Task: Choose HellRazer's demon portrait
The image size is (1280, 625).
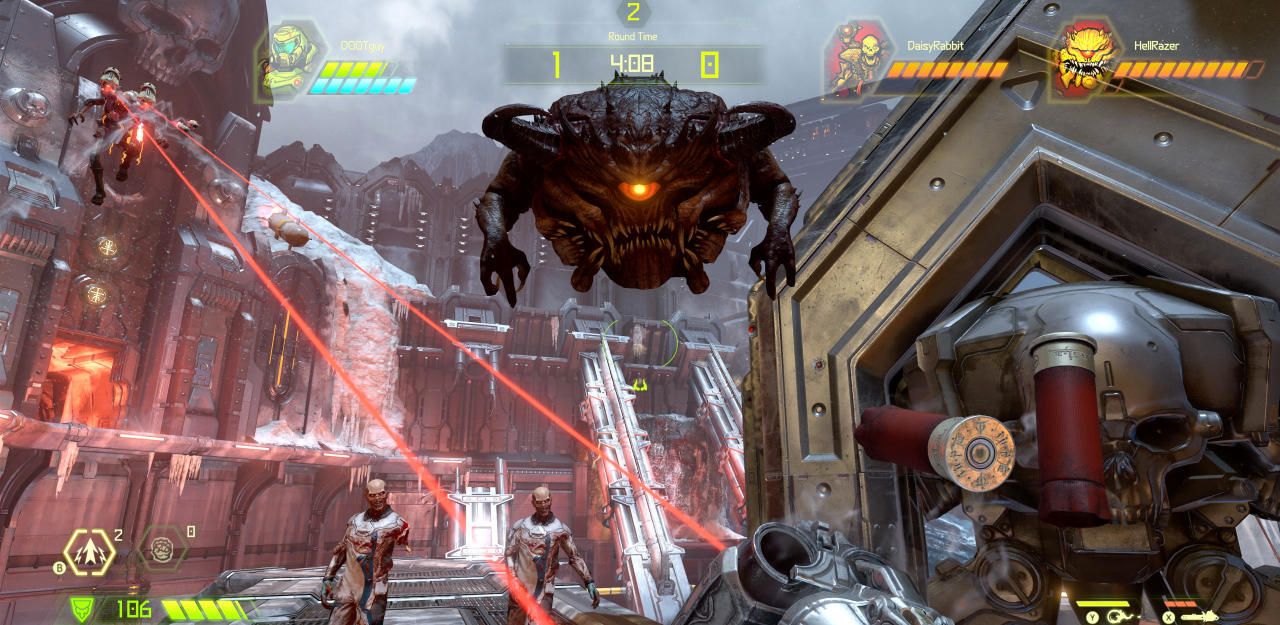Action: click(x=1083, y=58)
